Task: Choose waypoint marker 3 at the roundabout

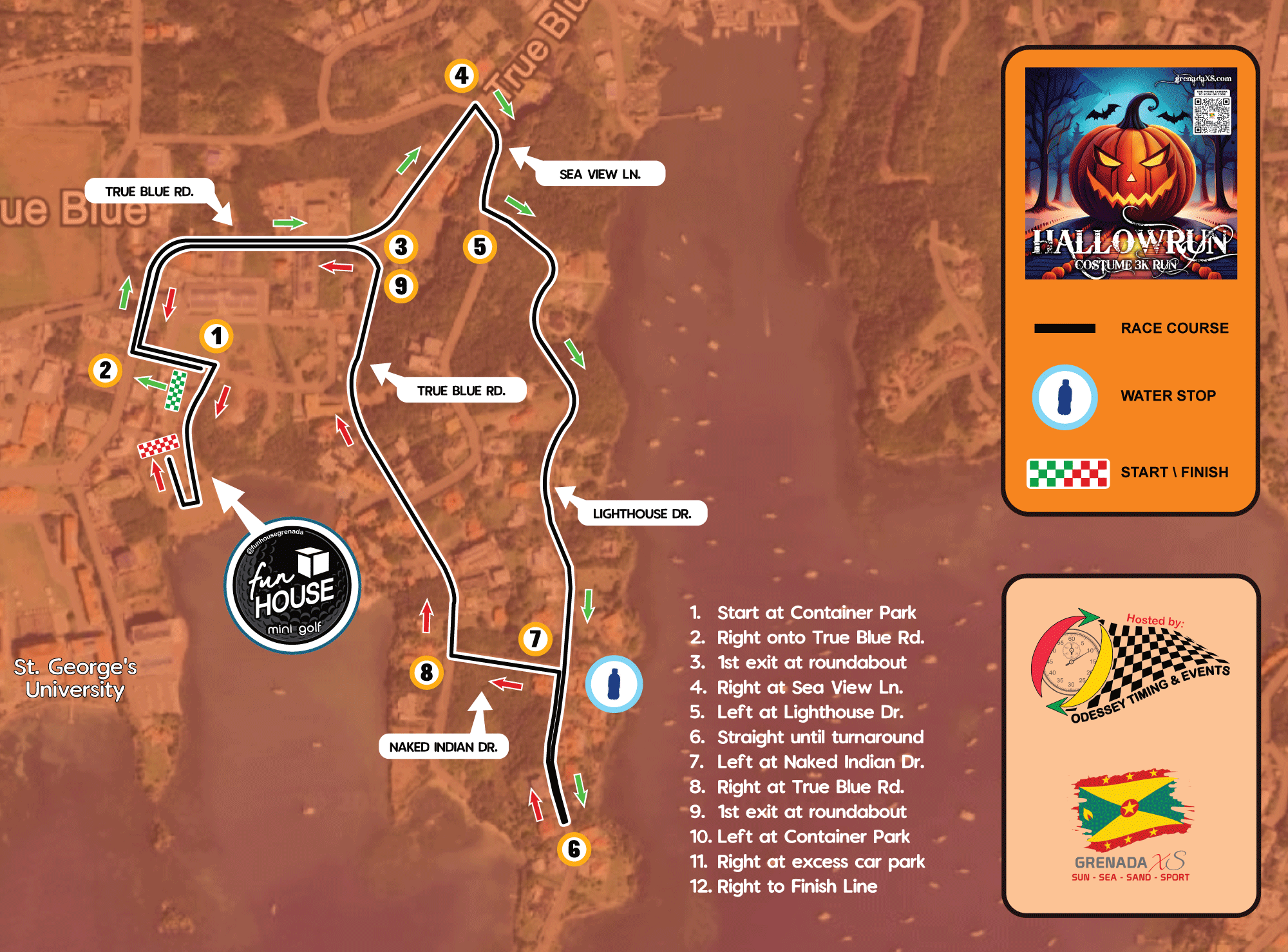Action: coord(401,246)
